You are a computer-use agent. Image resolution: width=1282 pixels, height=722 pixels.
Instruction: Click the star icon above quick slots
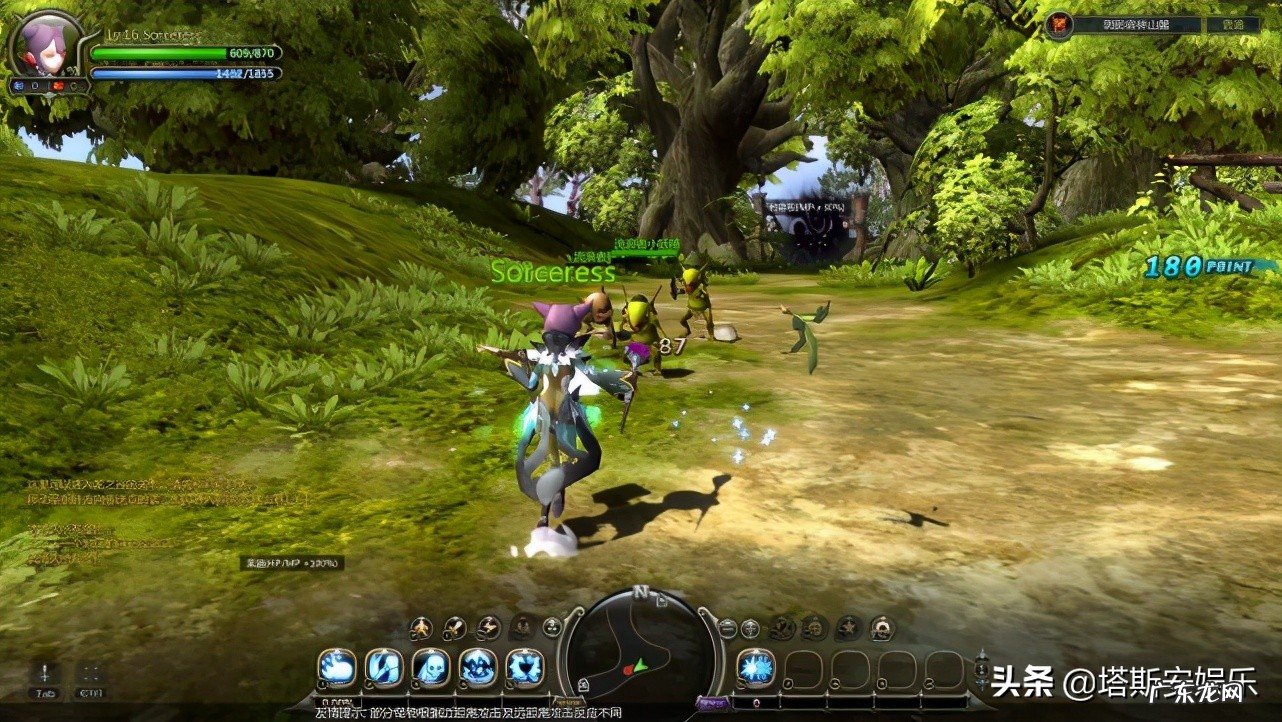coord(848,628)
